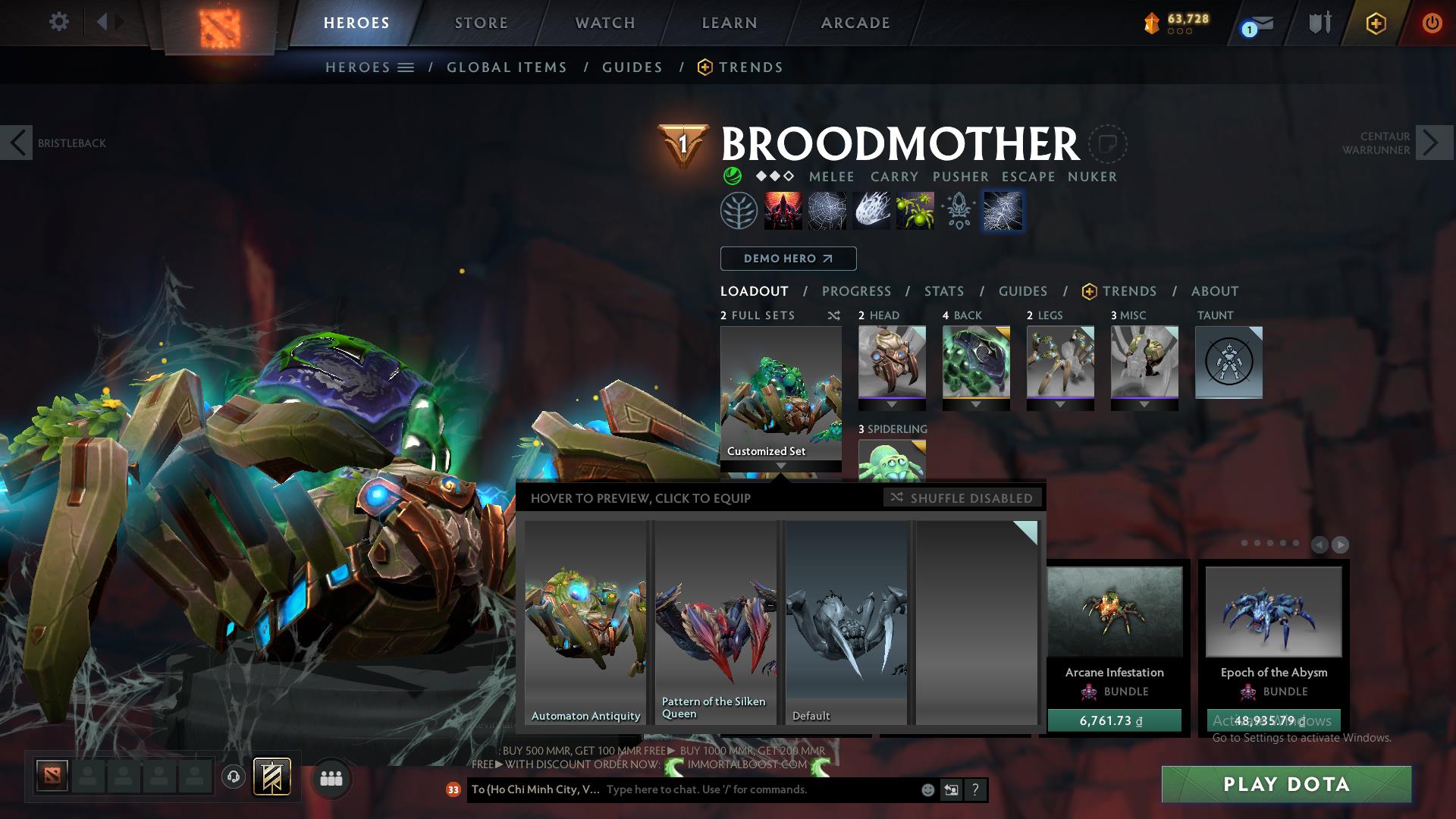
Task: Switch to the STATS tab
Action: (x=943, y=291)
